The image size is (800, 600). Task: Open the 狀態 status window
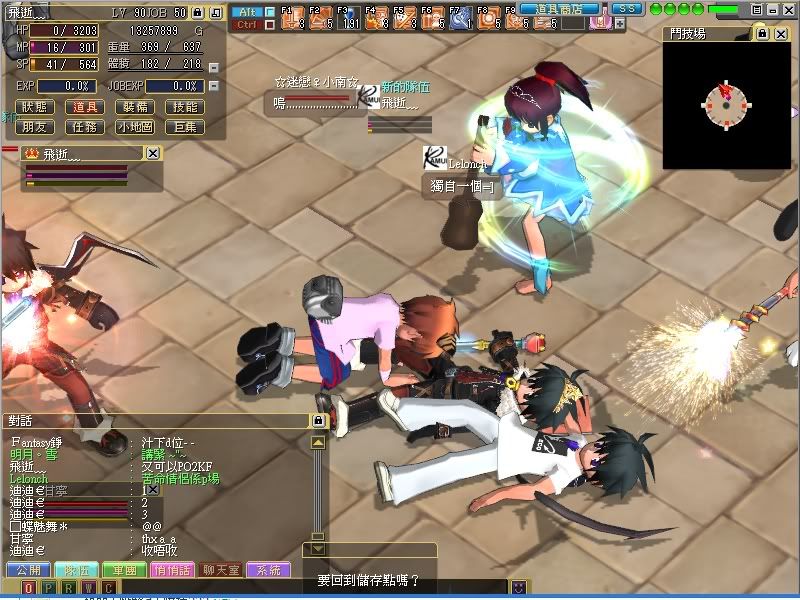coord(34,107)
